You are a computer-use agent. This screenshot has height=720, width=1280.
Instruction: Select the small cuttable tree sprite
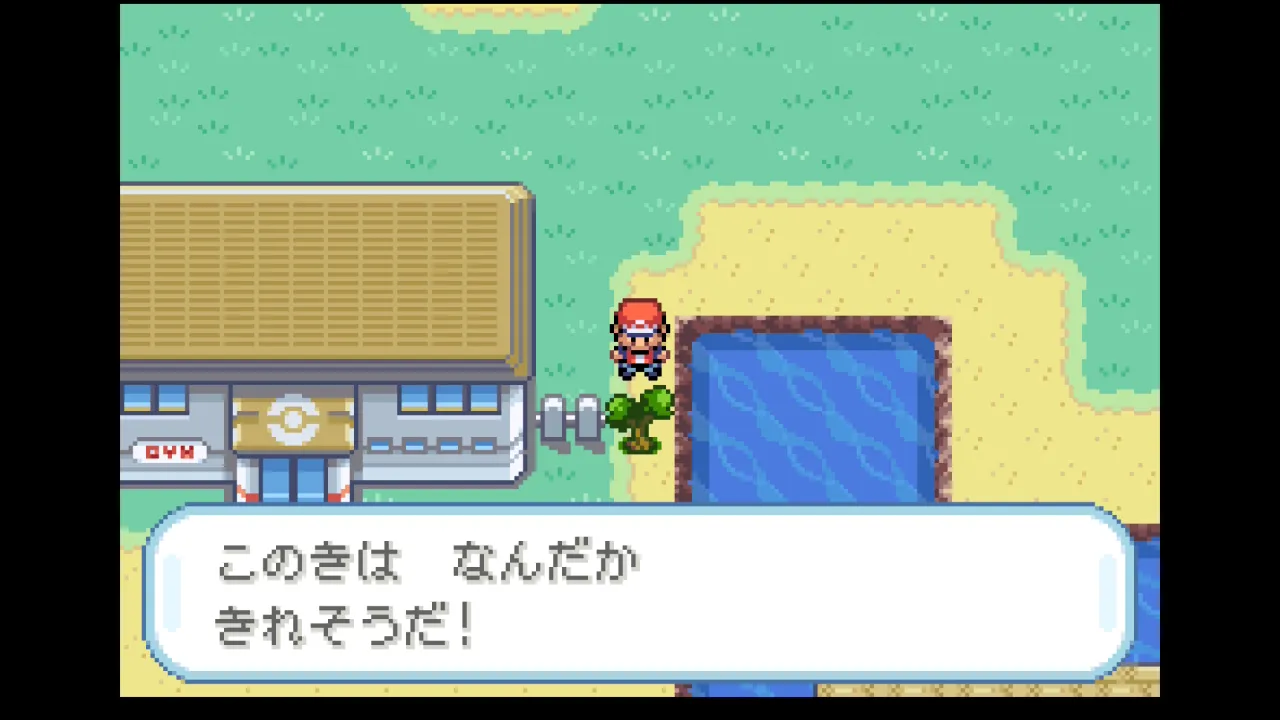640,420
